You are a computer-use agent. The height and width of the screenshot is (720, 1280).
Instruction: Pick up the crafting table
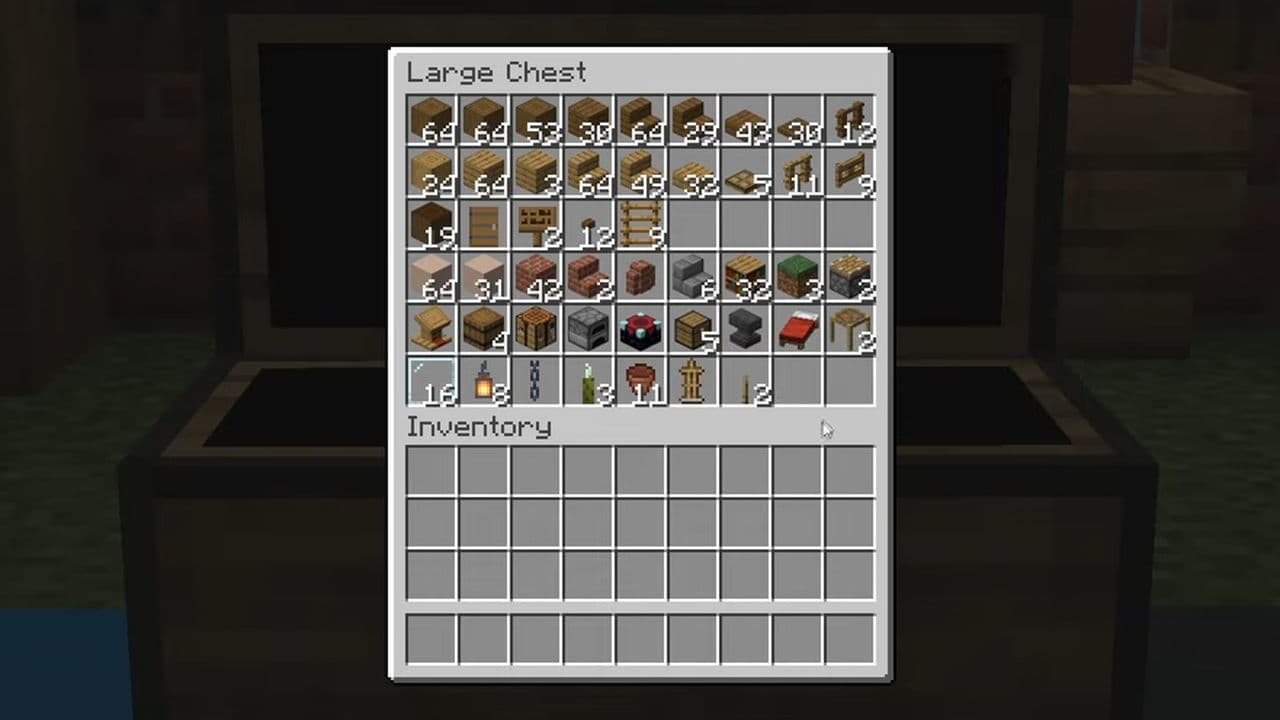pos(536,328)
